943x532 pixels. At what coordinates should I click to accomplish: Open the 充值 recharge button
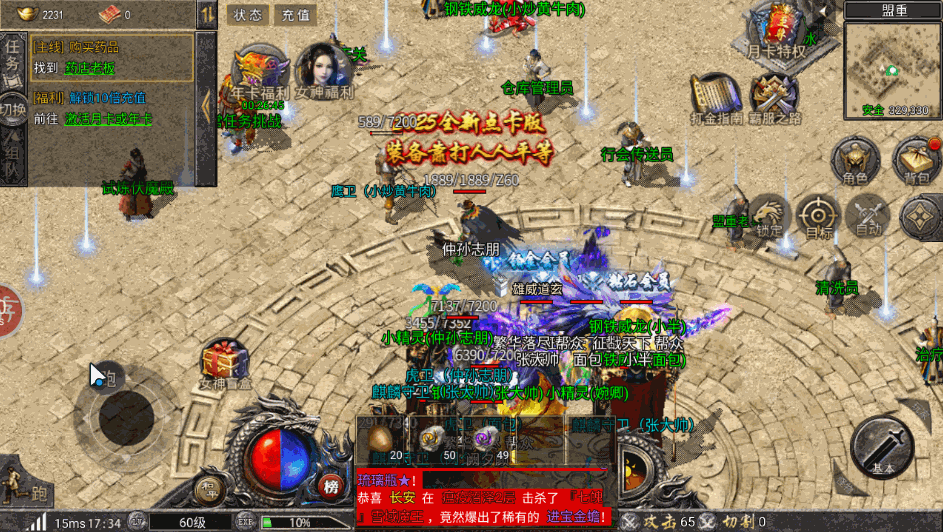pyautogui.click(x=295, y=15)
